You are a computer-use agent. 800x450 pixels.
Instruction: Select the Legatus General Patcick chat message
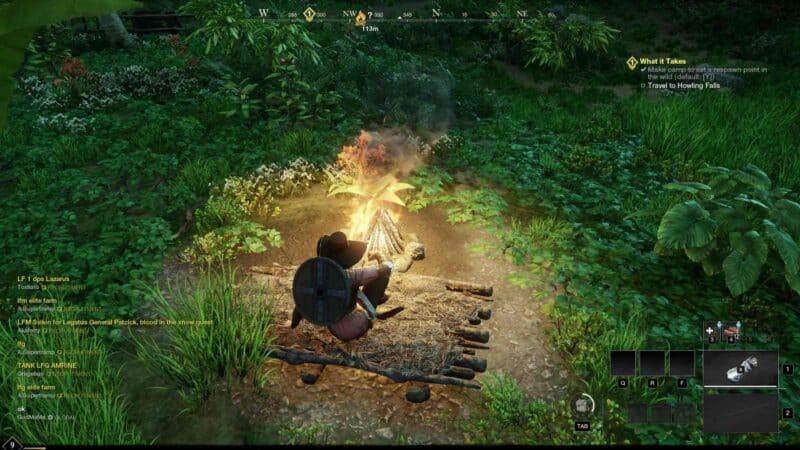pos(112,322)
